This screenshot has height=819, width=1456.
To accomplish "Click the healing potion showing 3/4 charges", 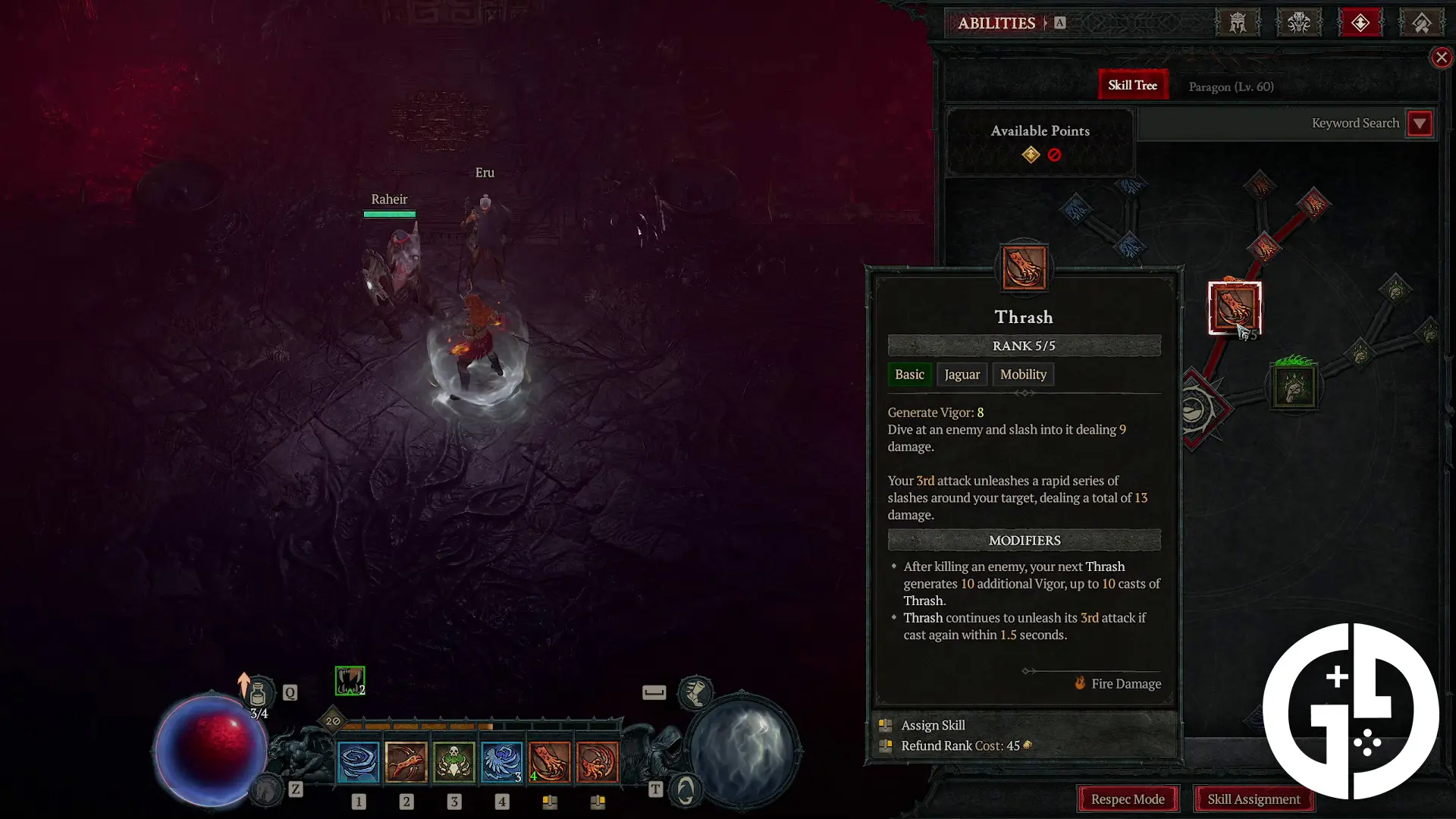I will [x=259, y=692].
